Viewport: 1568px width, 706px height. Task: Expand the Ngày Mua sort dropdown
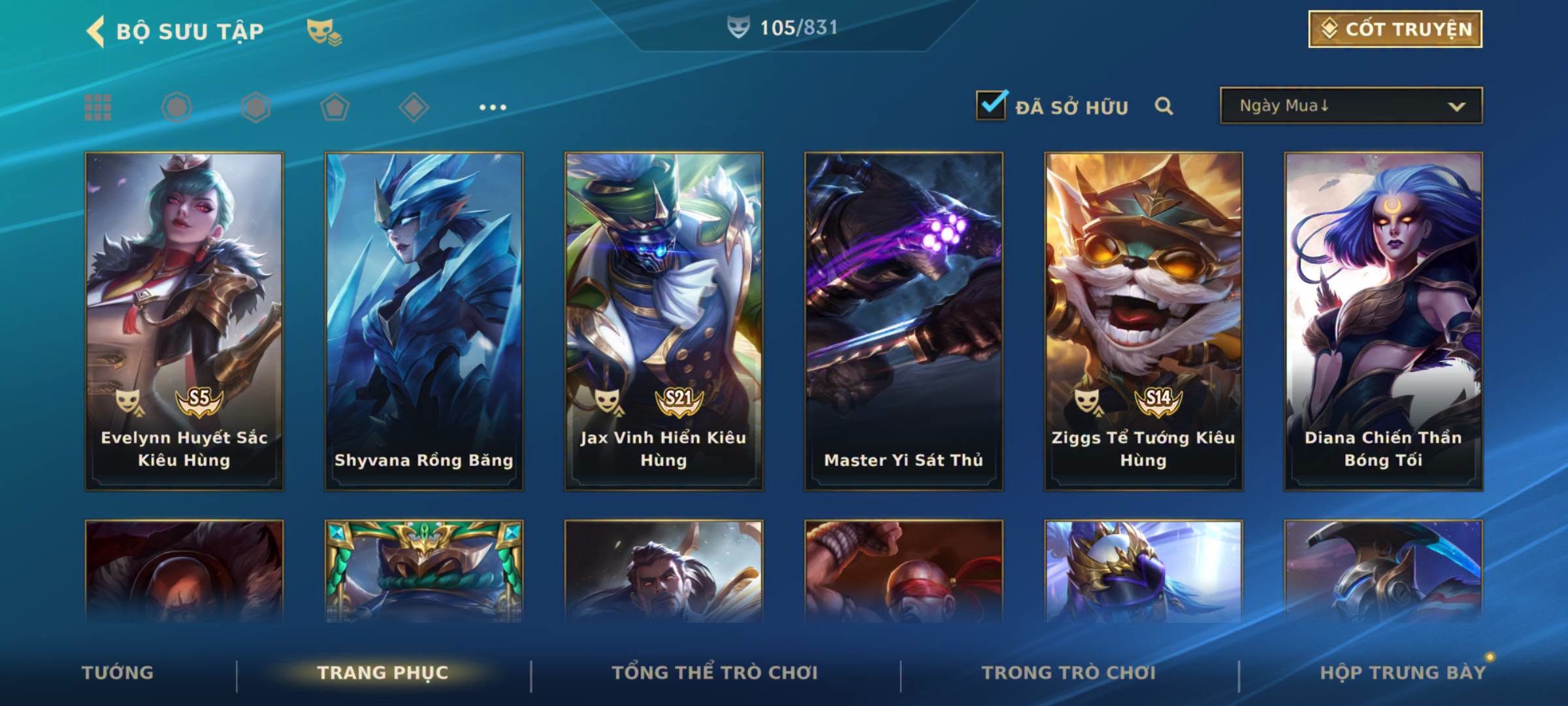click(1350, 106)
